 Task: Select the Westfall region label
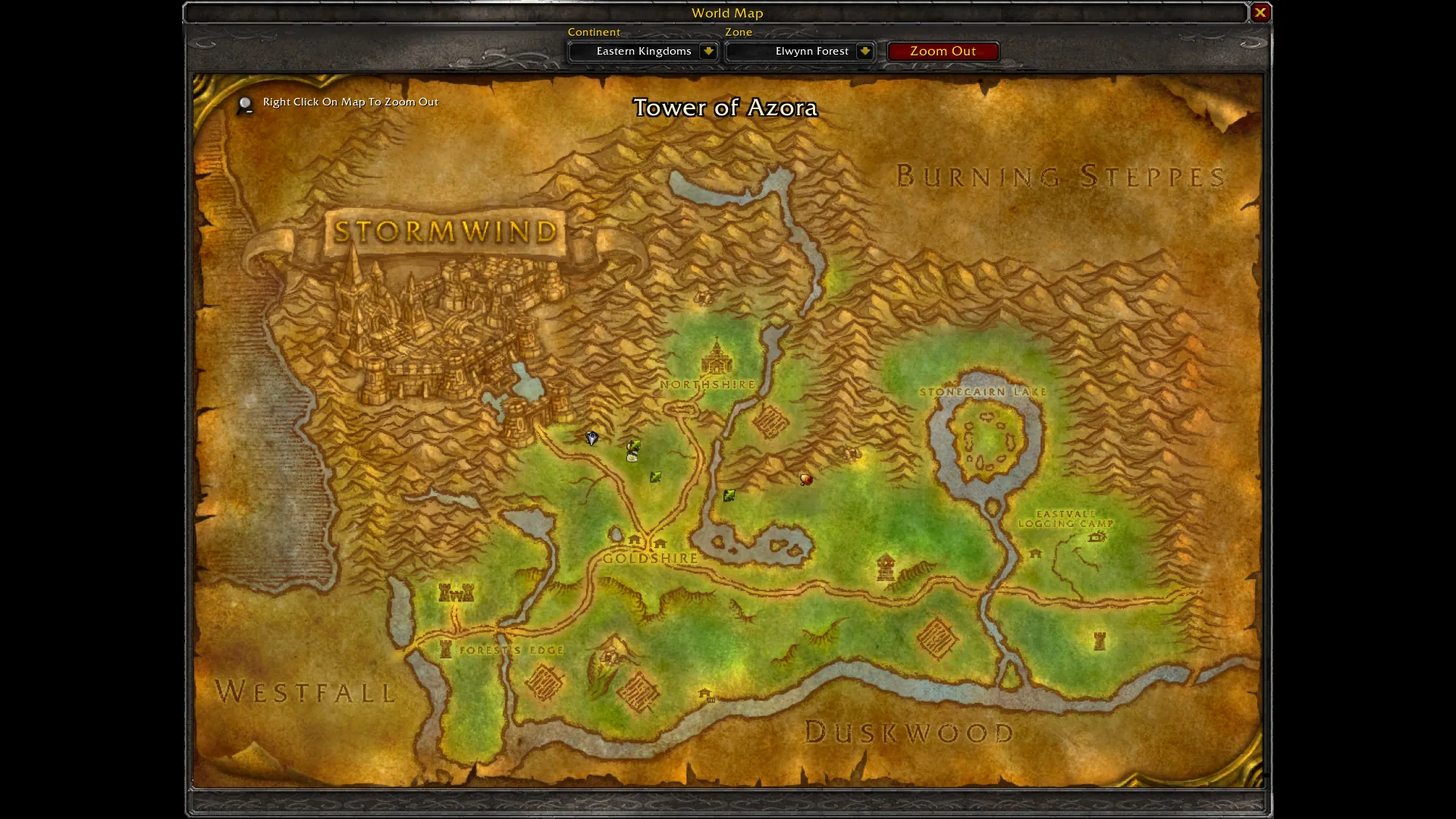305,692
